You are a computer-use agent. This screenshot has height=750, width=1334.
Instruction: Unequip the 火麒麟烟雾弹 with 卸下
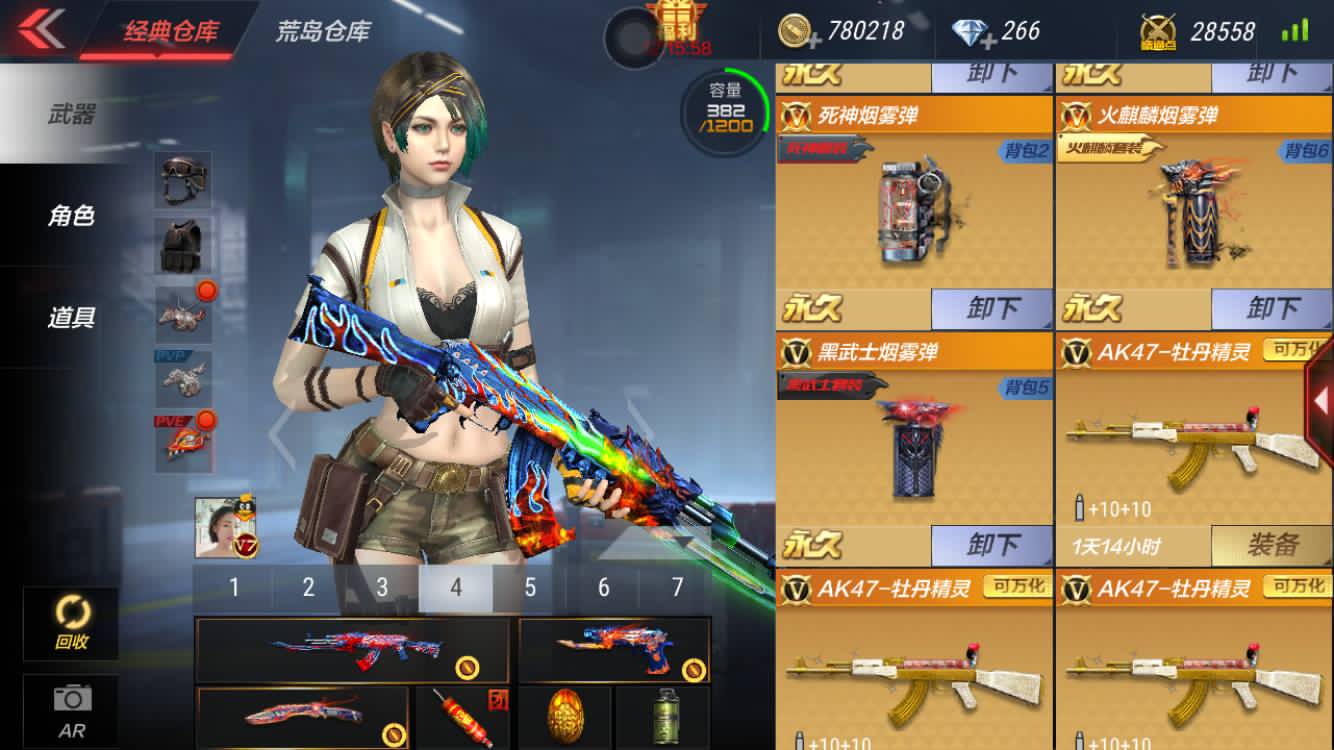[1272, 309]
